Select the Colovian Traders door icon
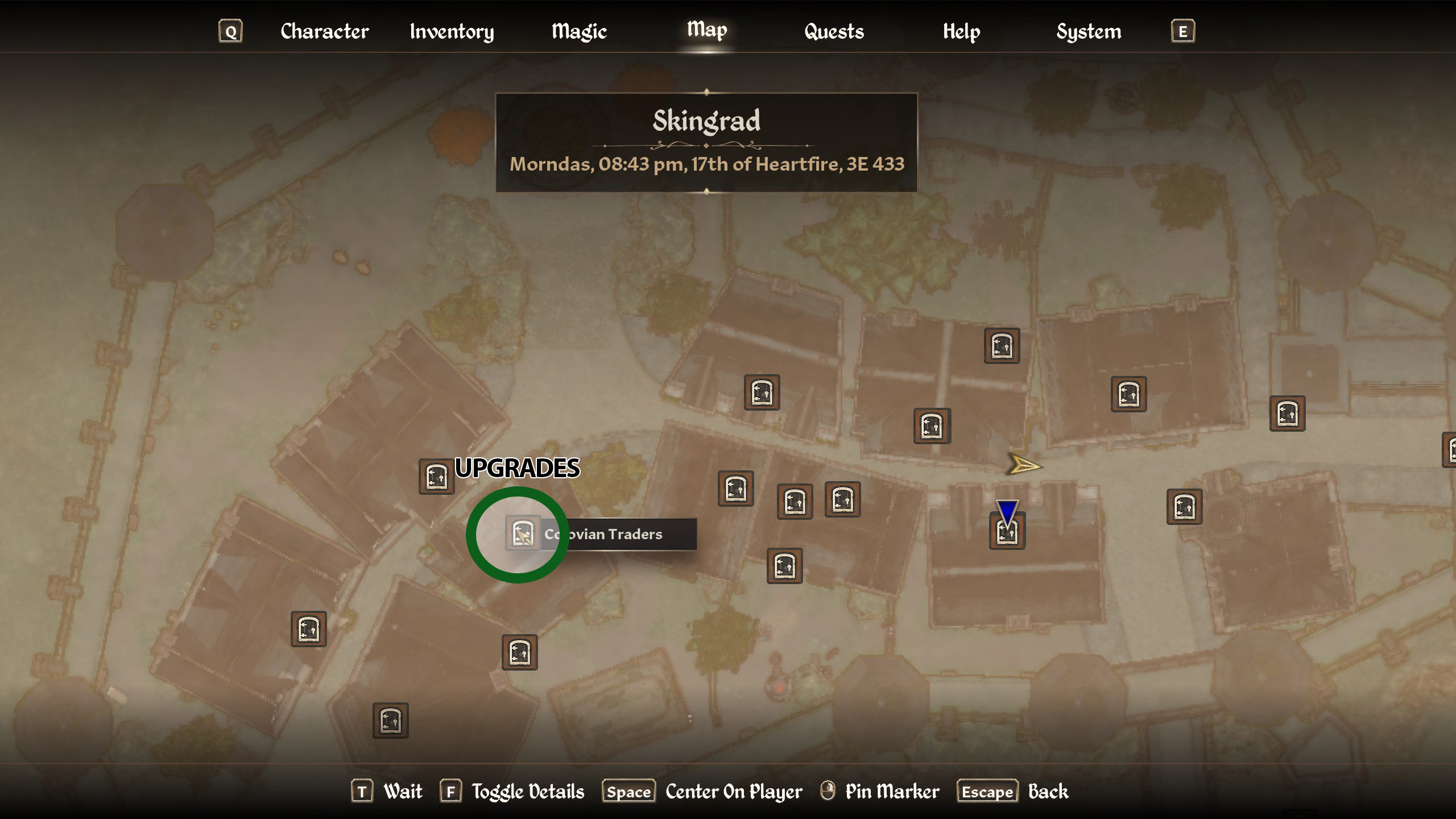1456x819 pixels. tap(522, 533)
